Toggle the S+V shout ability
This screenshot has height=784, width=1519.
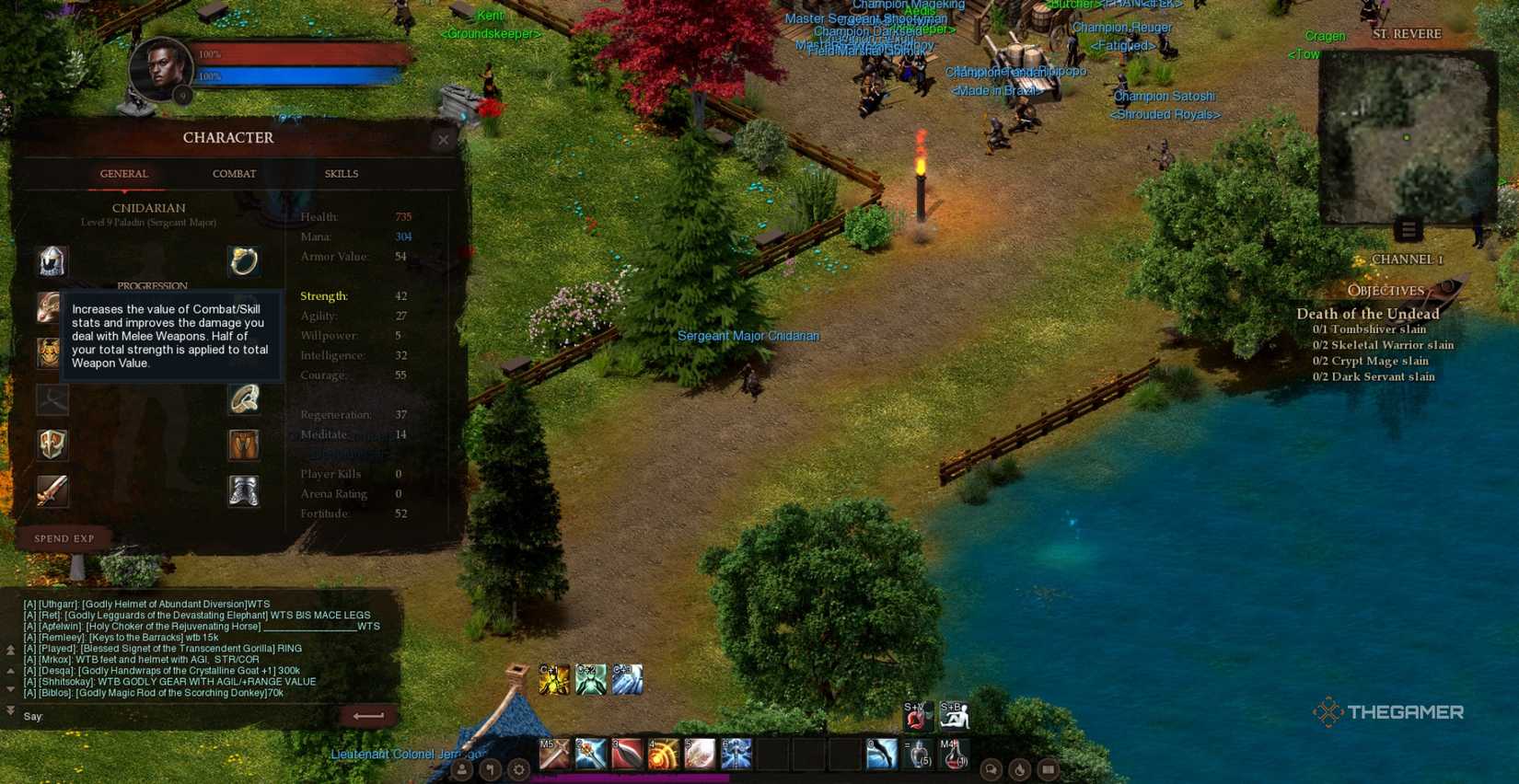914,716
